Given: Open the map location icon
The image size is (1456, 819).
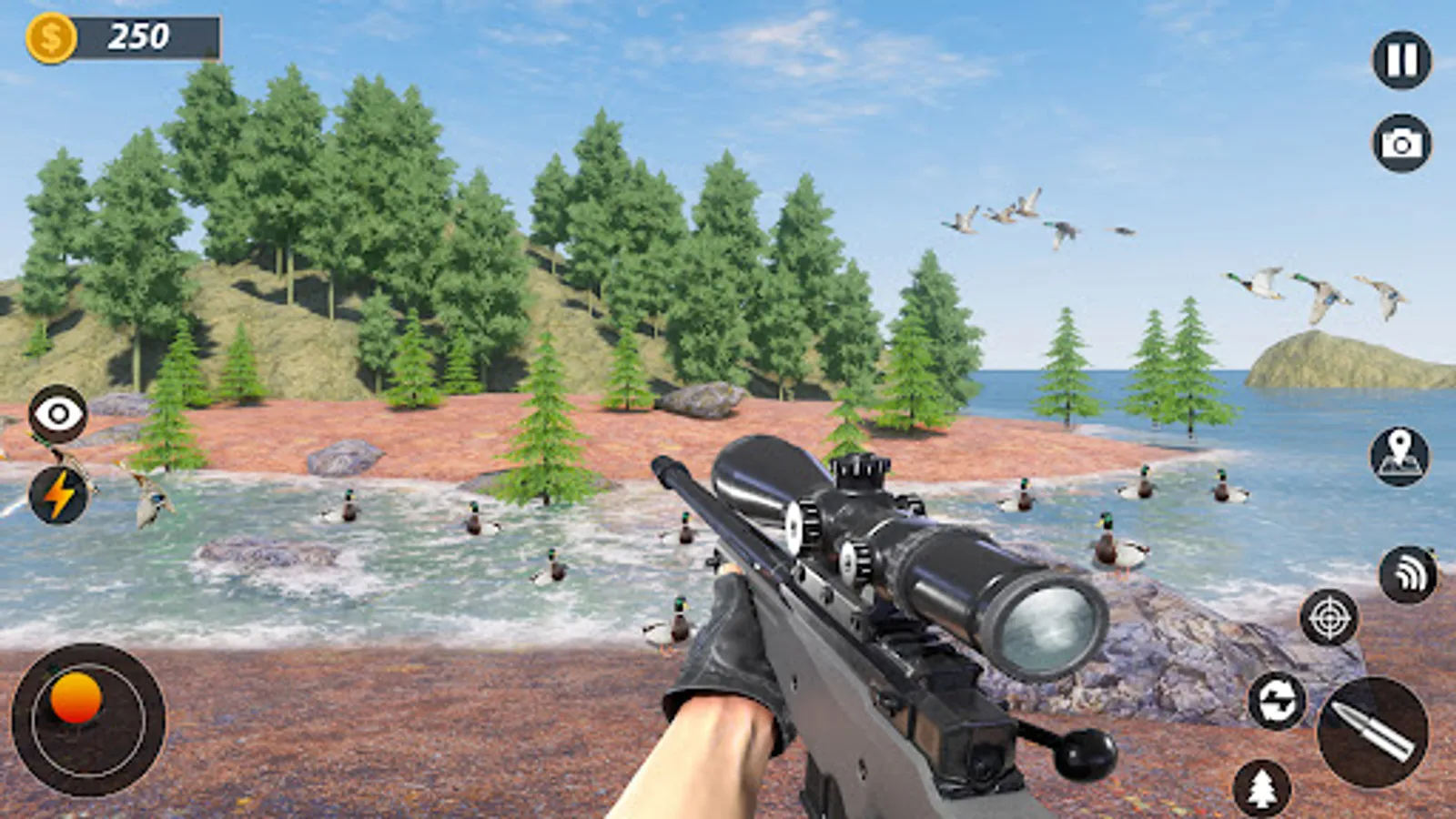Looking at the screenshot, I should coord(1400,458).
